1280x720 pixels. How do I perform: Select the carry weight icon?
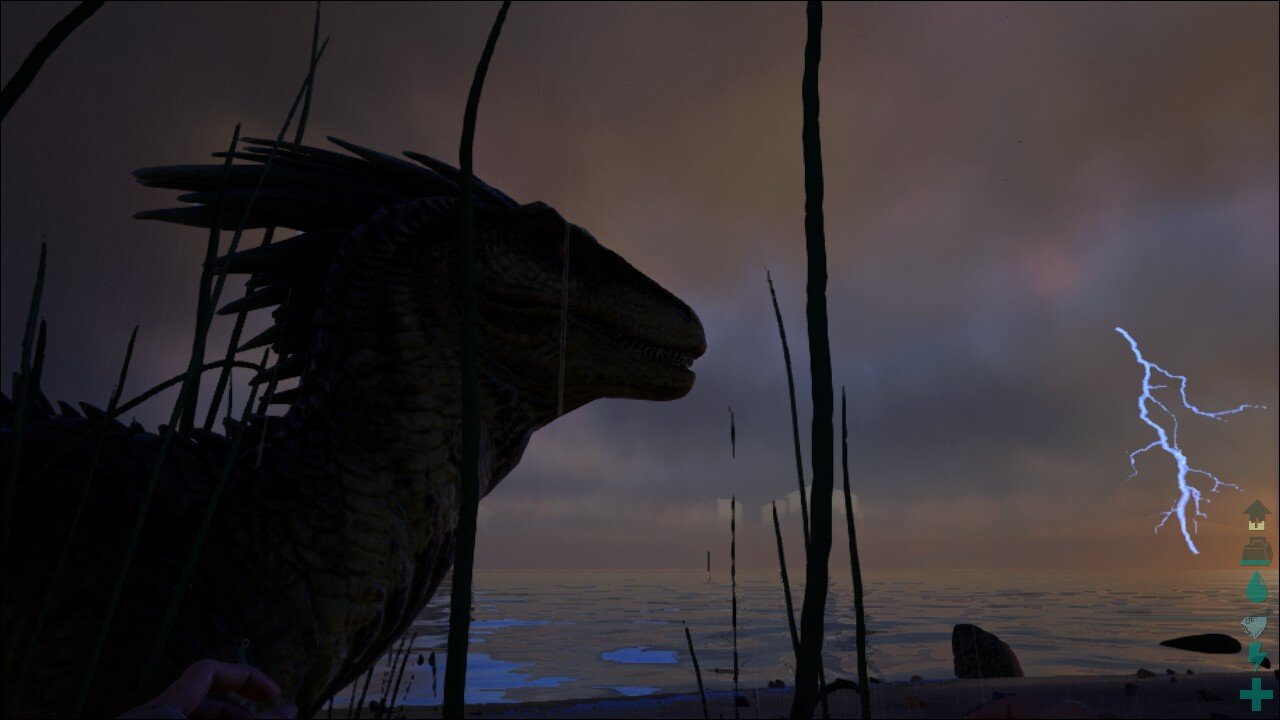click(x=1256, y=551)
